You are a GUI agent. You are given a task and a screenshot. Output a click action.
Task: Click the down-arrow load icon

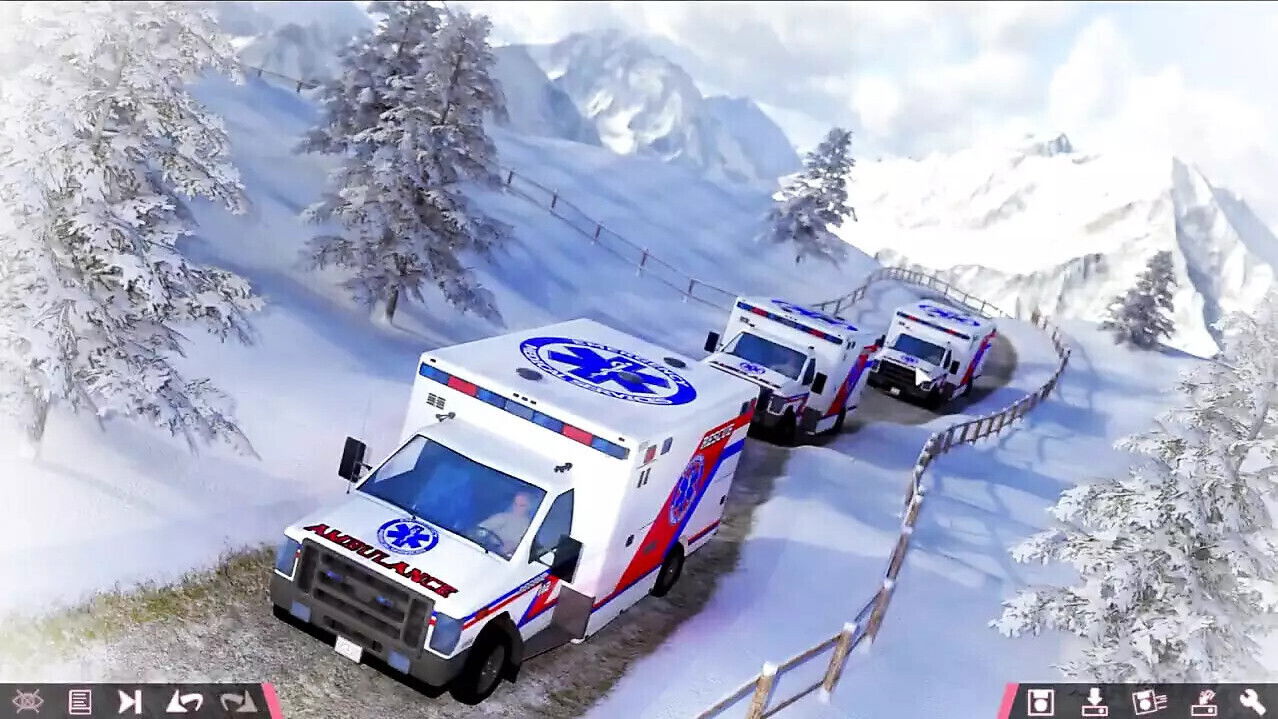tap(1094, 702)
